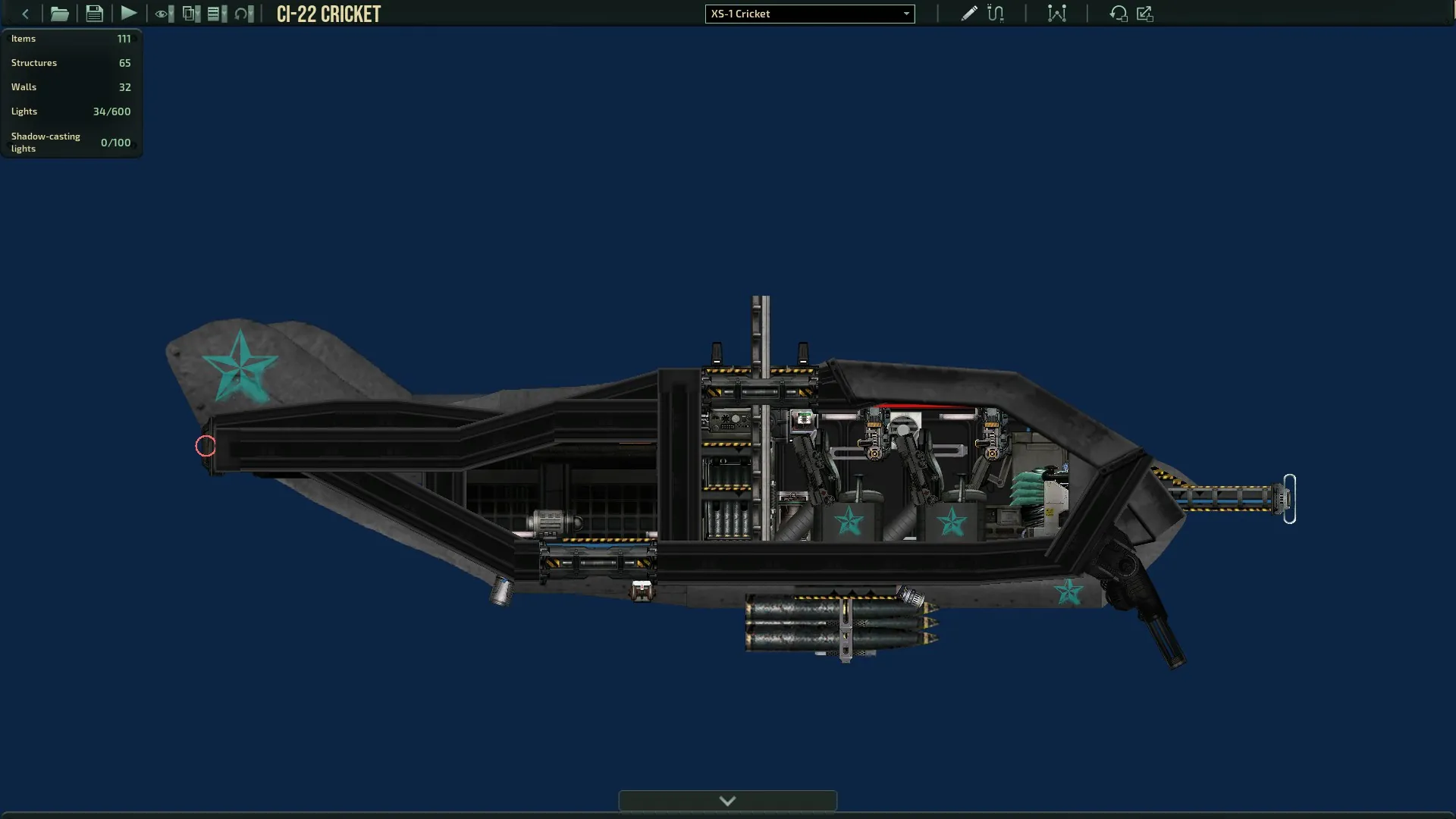The height and width of the screenshot is (819, 1456).
Task: Open the eye visibility options menu
Action: coord(164,14)
